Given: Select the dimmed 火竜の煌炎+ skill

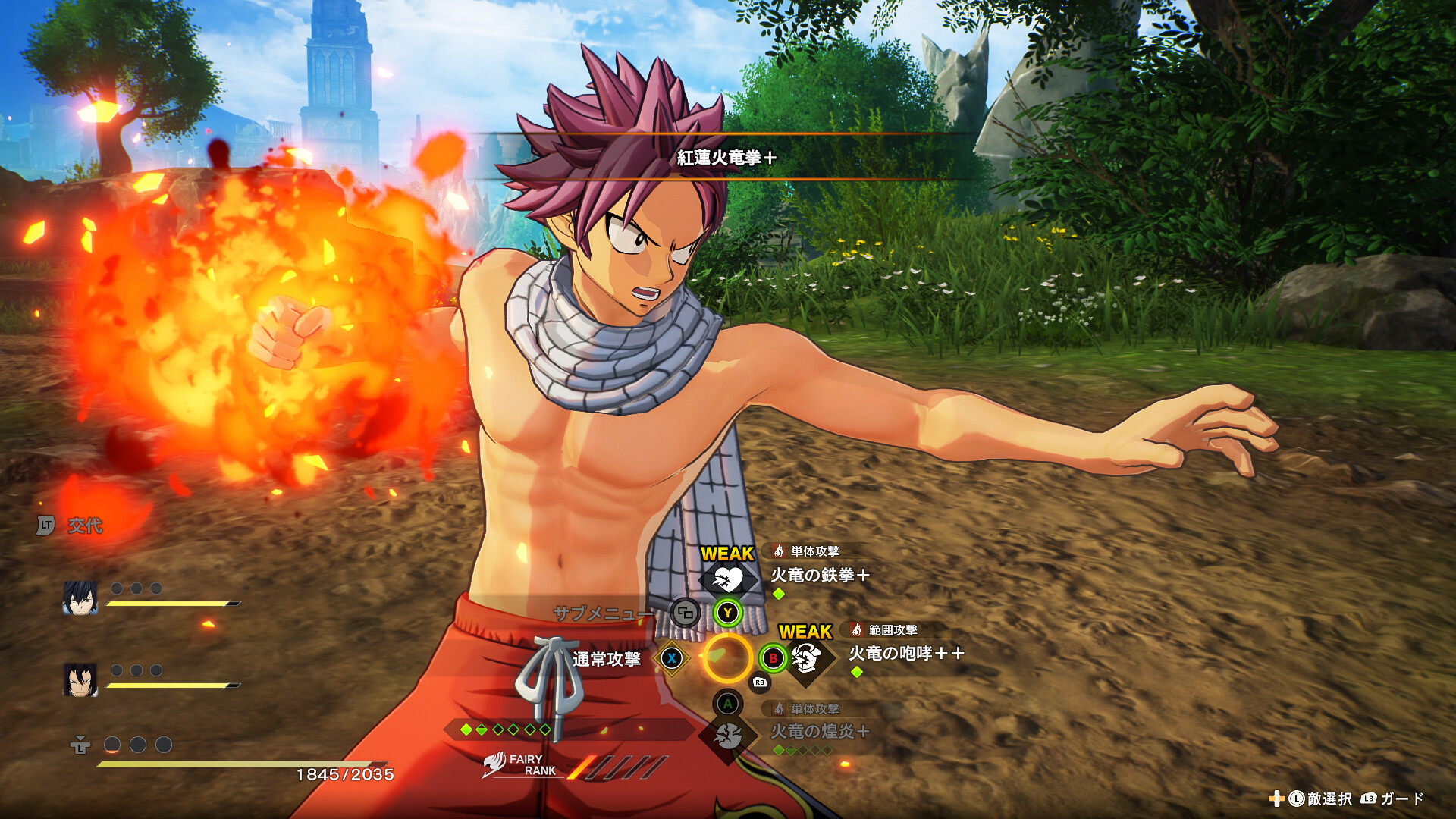Looking at the screenshot, I should (x=819, y=731).
